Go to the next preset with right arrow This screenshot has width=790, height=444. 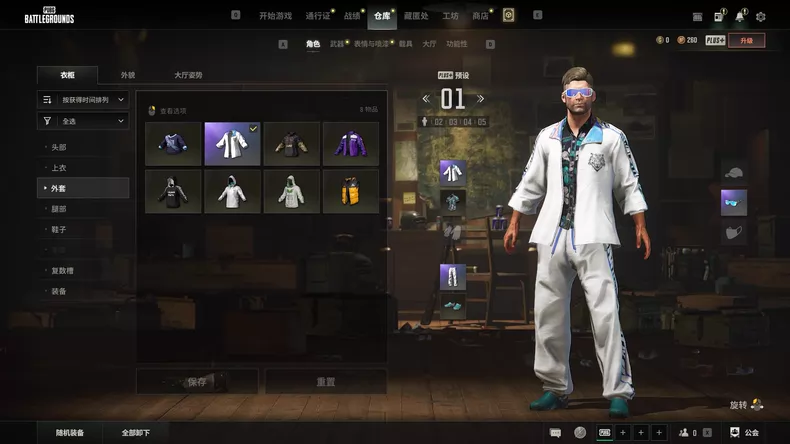[x=481, y=98]
